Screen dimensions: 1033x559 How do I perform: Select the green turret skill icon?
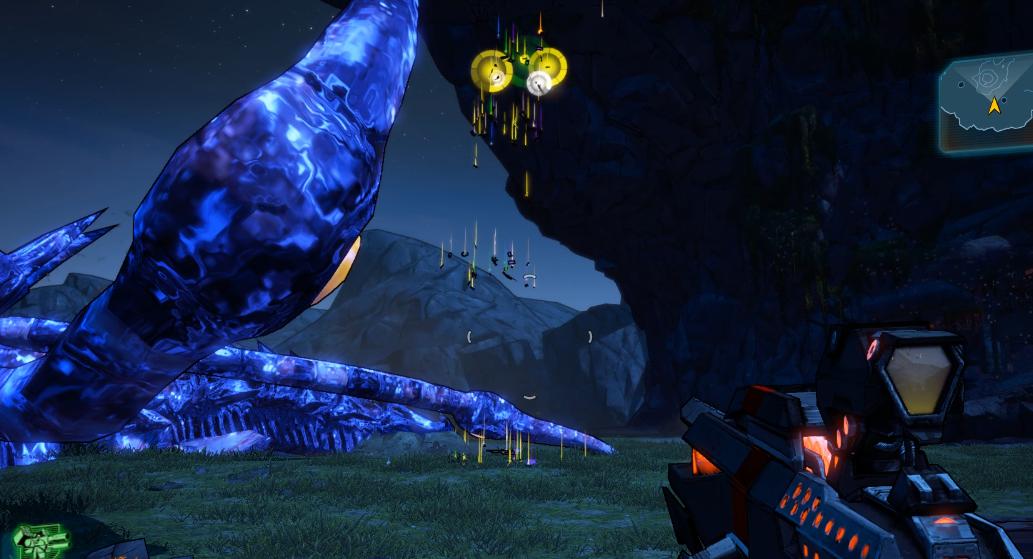40,541
